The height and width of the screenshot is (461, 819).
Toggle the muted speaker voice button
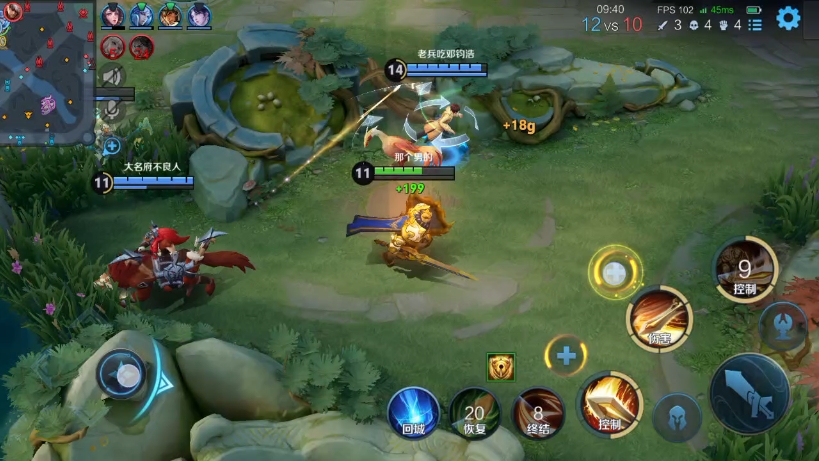click(113, 75)
